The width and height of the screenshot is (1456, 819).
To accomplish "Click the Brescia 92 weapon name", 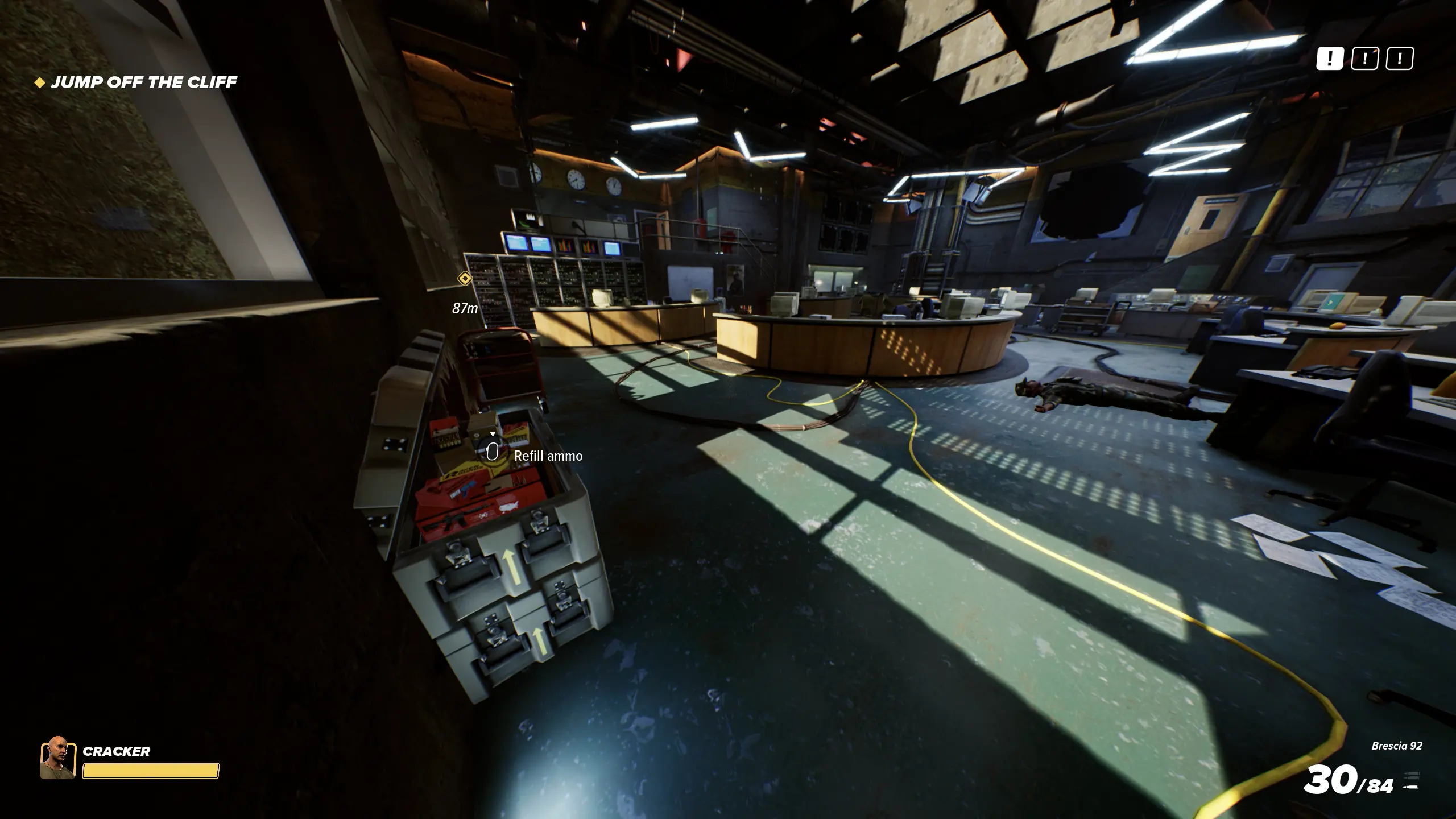I will pos(1396,746).
